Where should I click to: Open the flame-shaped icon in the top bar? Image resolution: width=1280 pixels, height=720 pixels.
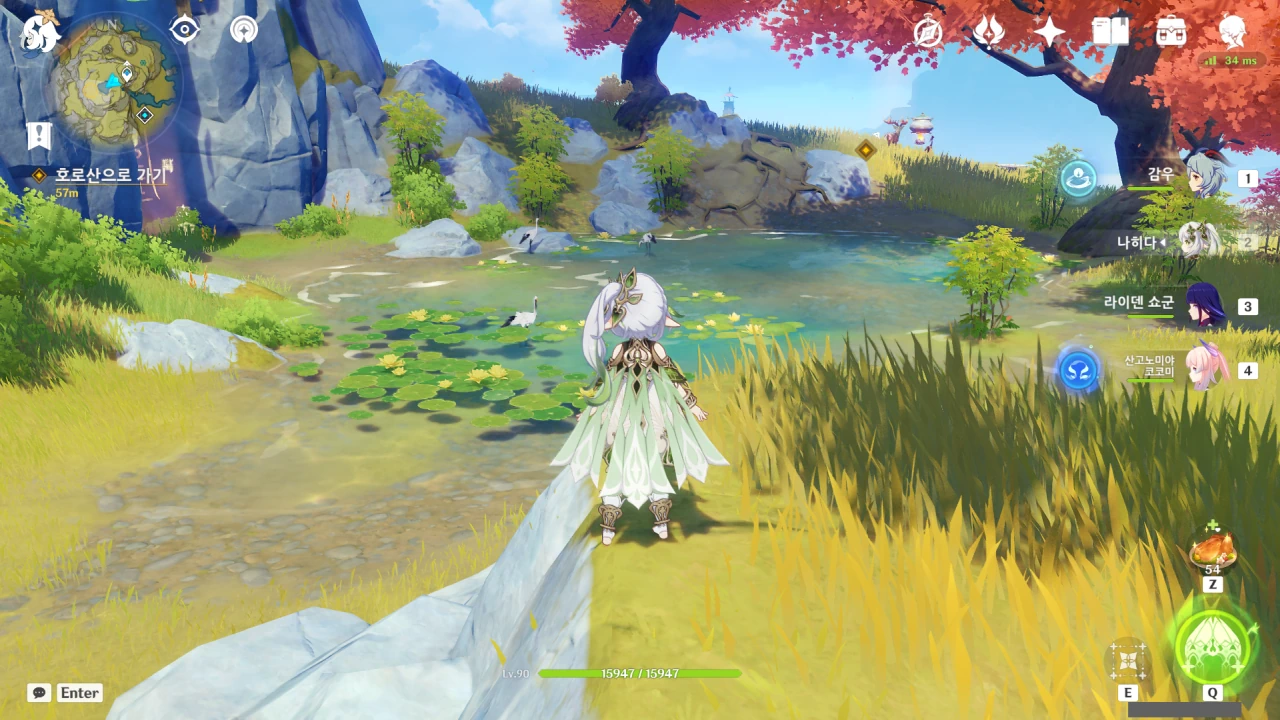click(x=989, y=32)
